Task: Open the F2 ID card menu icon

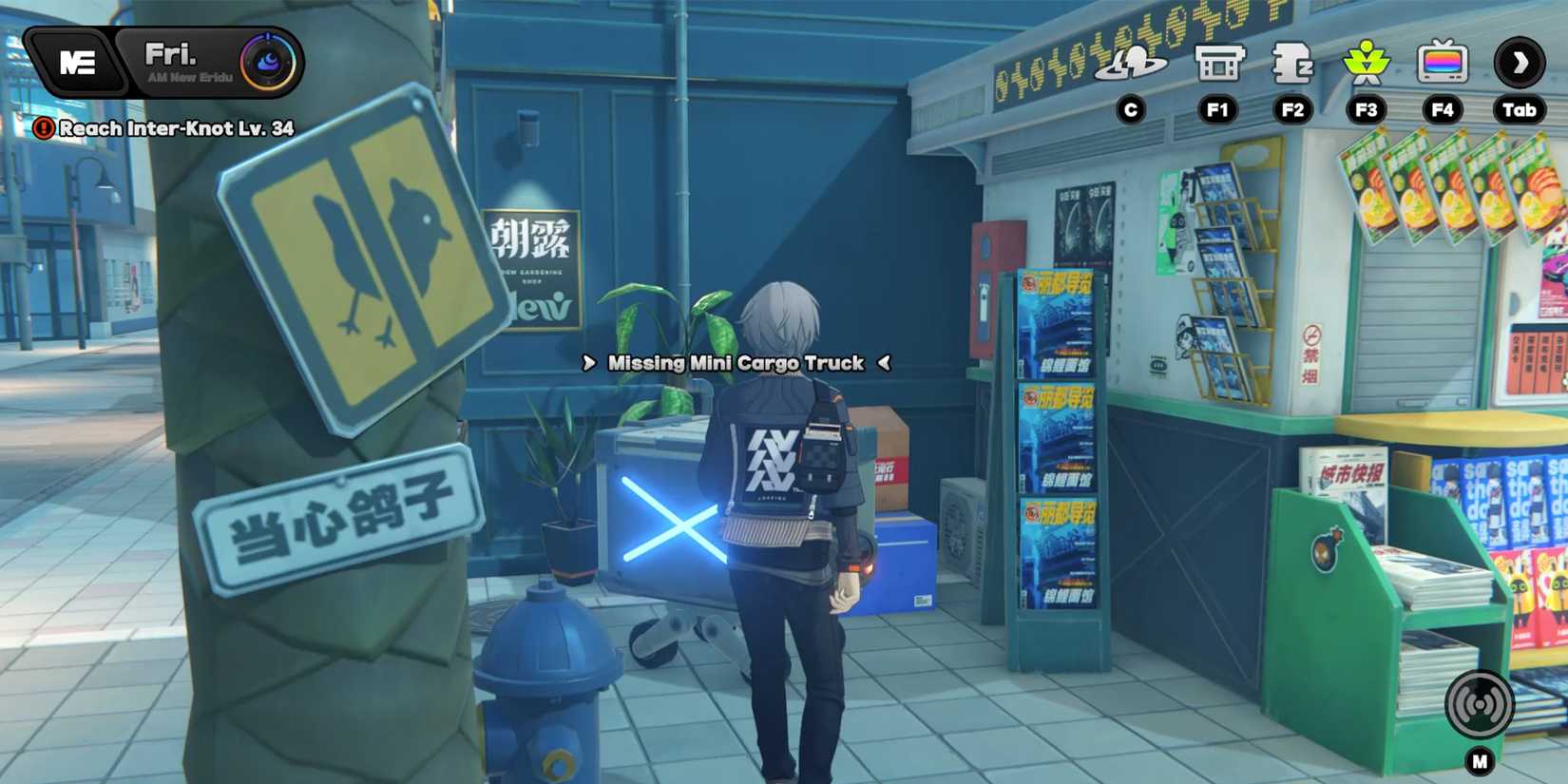Action: (x=1292, y=65)
